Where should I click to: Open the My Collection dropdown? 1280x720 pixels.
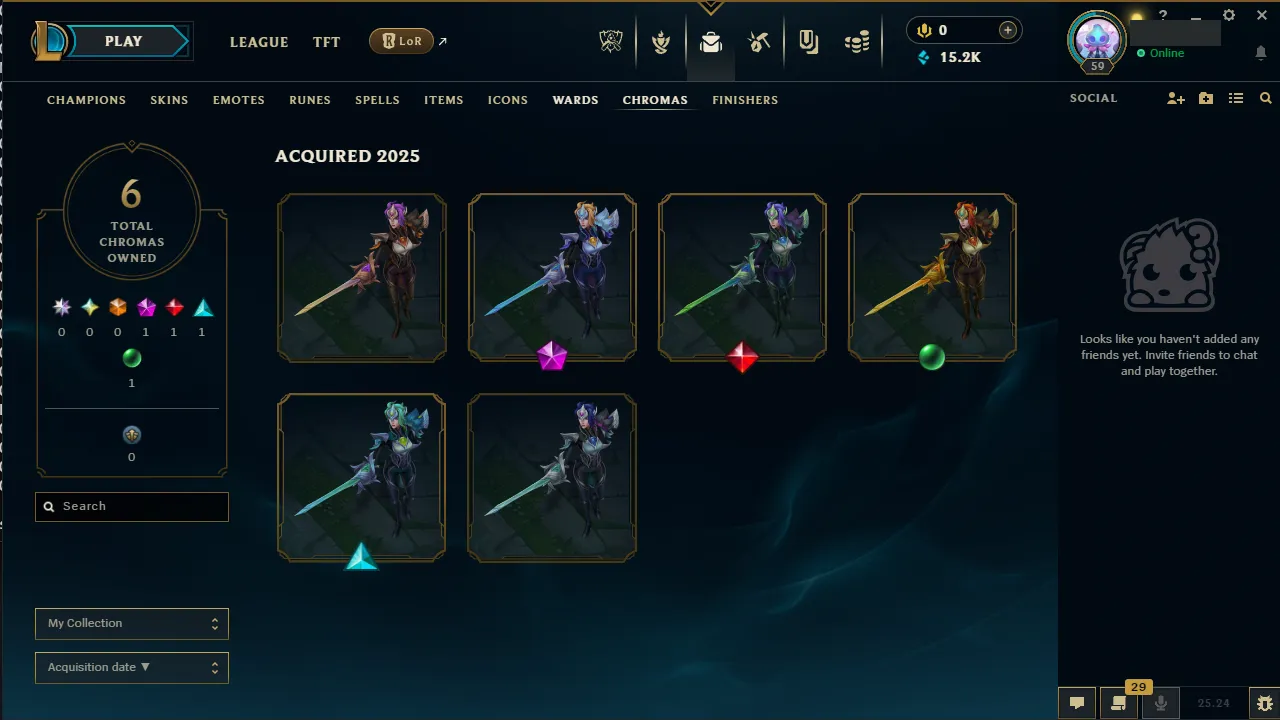click(x=131, y=623)
